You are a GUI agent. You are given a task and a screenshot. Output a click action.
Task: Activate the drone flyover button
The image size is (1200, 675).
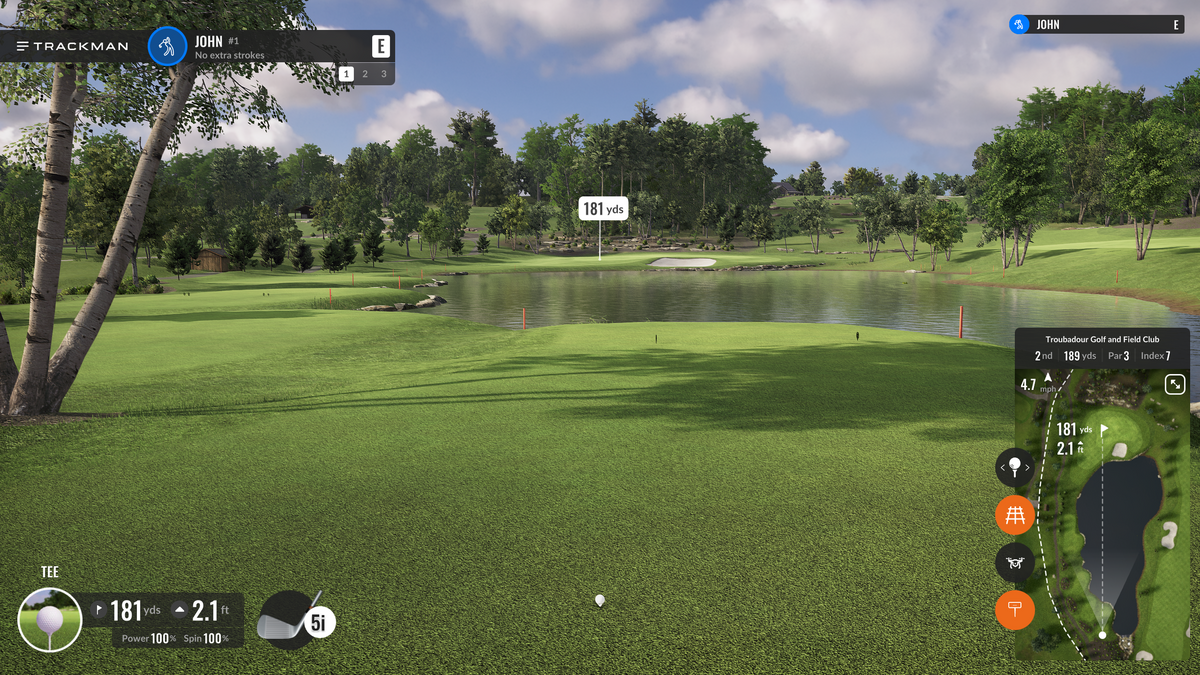coord(1015,562)
